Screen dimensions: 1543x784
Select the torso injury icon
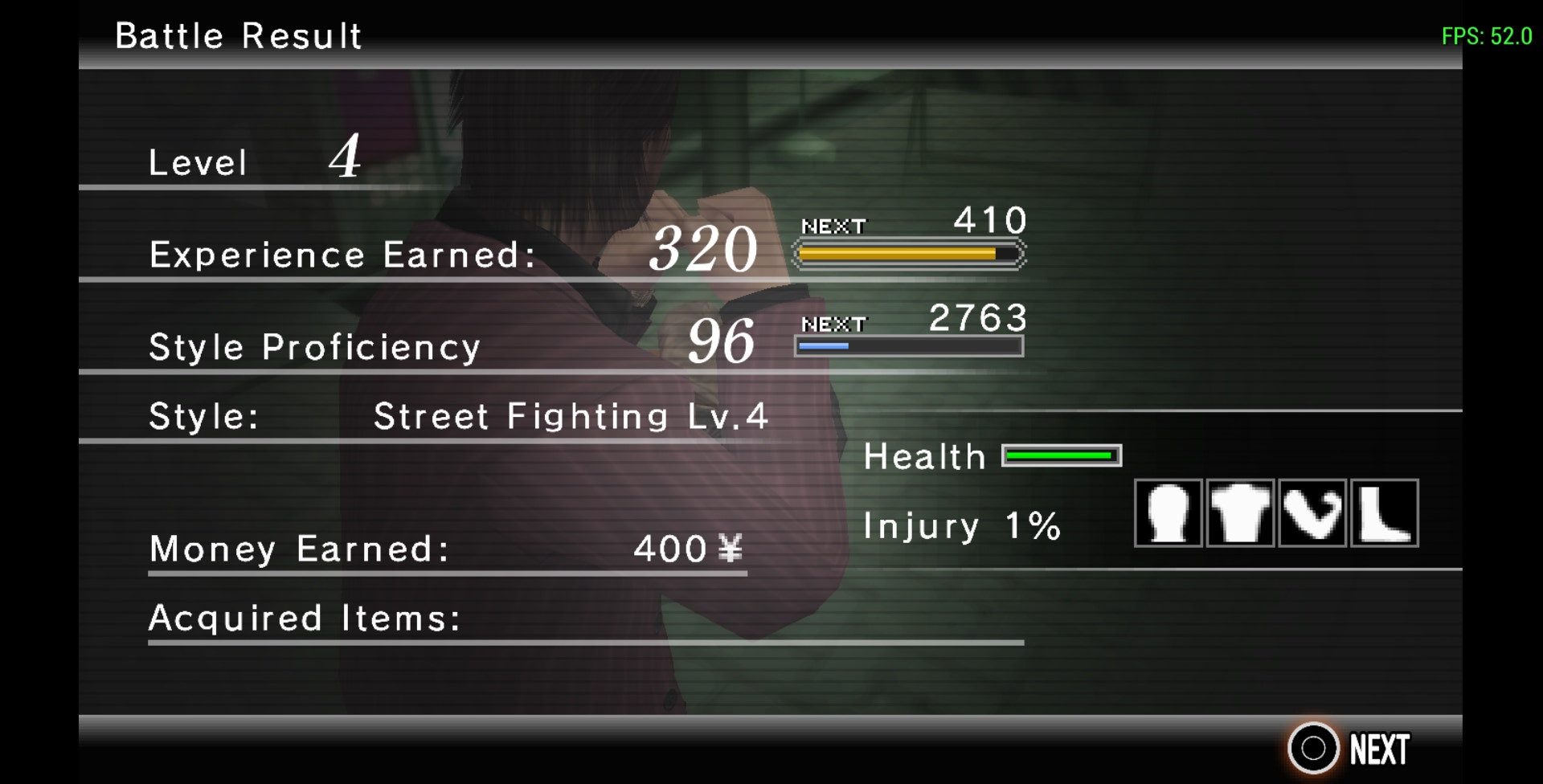(x=1240, y=515)
